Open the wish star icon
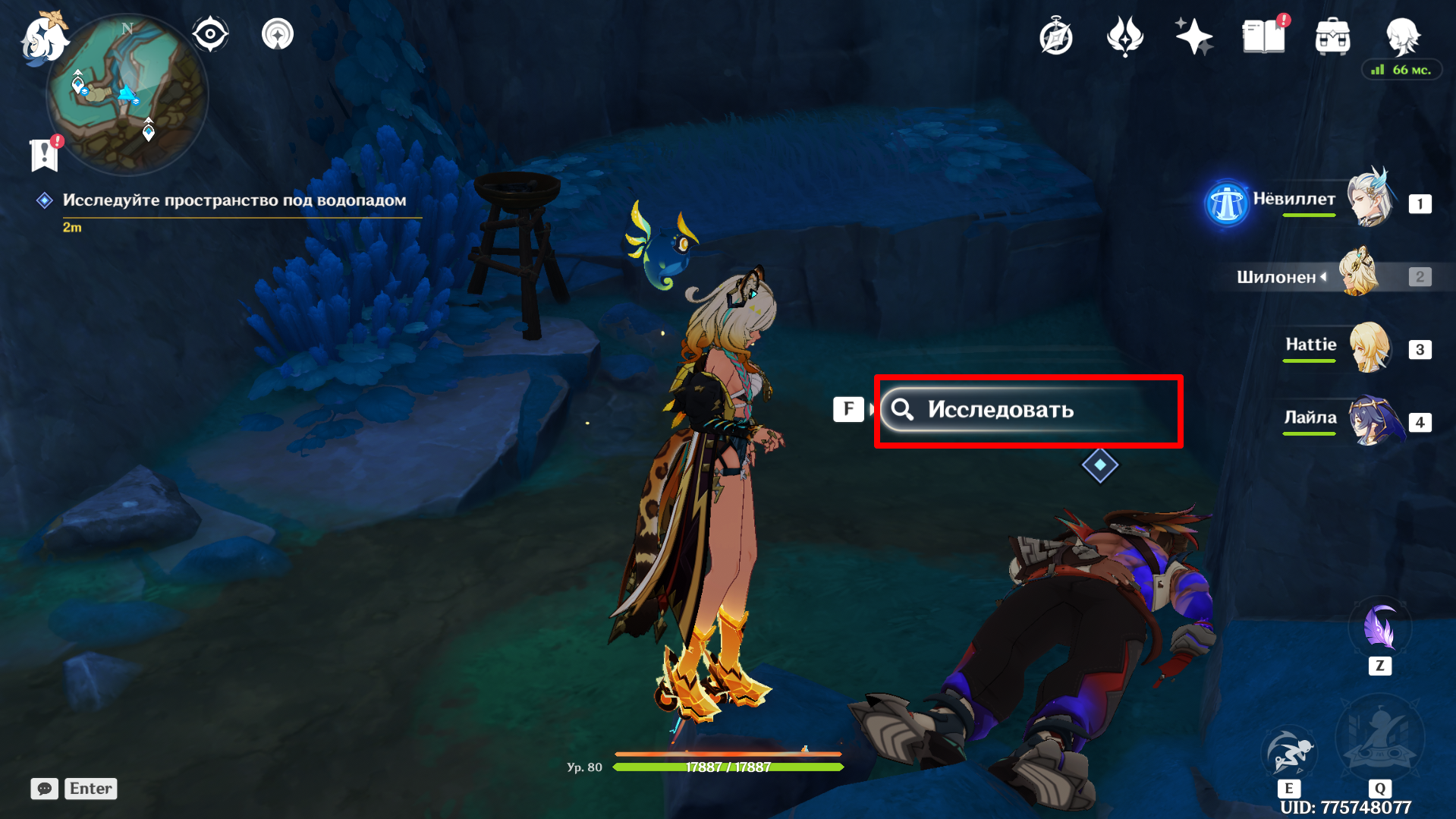The width and height of the screenshot is (1456, 819). [1193, 37]
